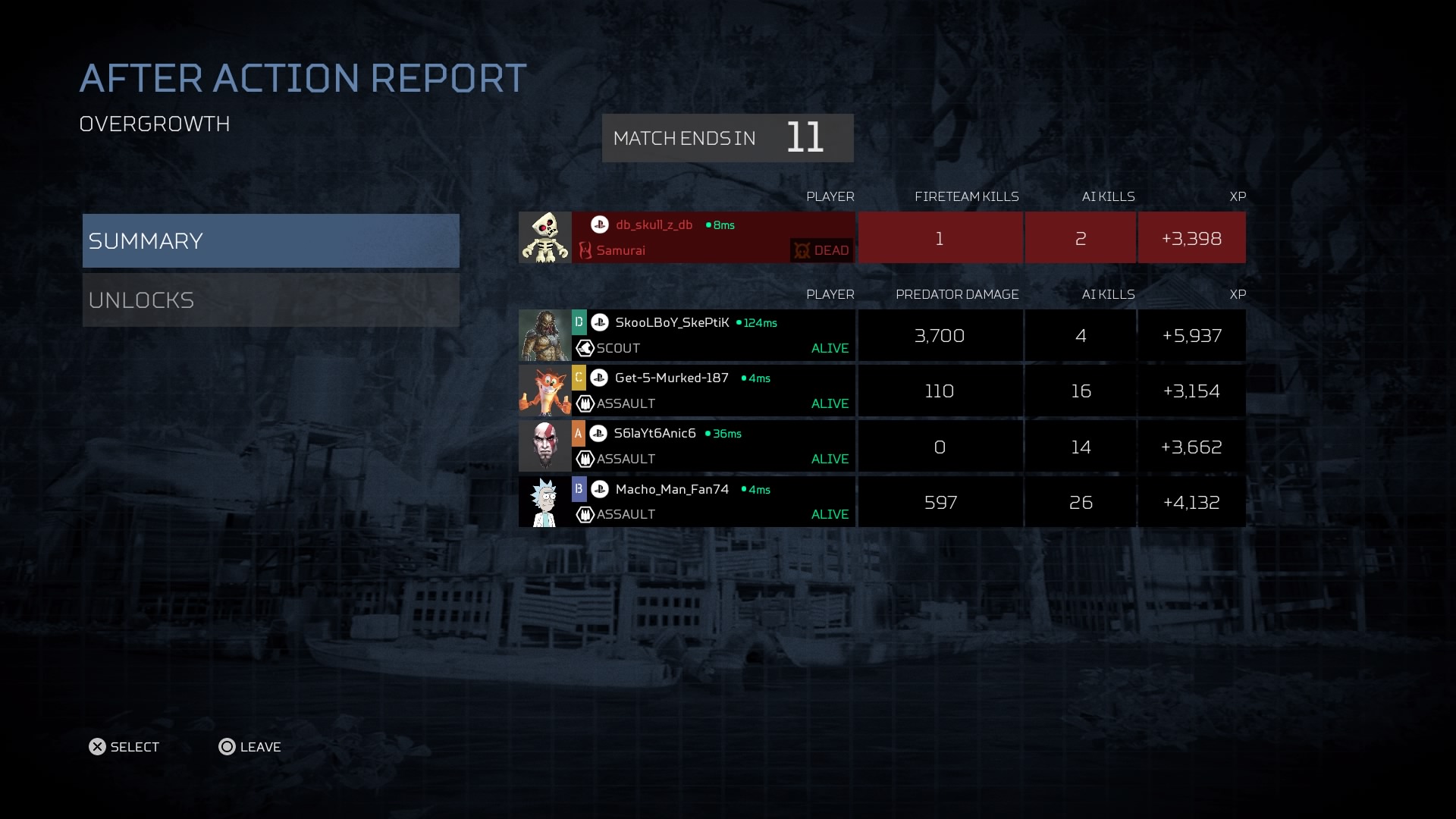The image size is (1456, 819).
Task: Switch to the Unlocks section
Action: point(271,300)
